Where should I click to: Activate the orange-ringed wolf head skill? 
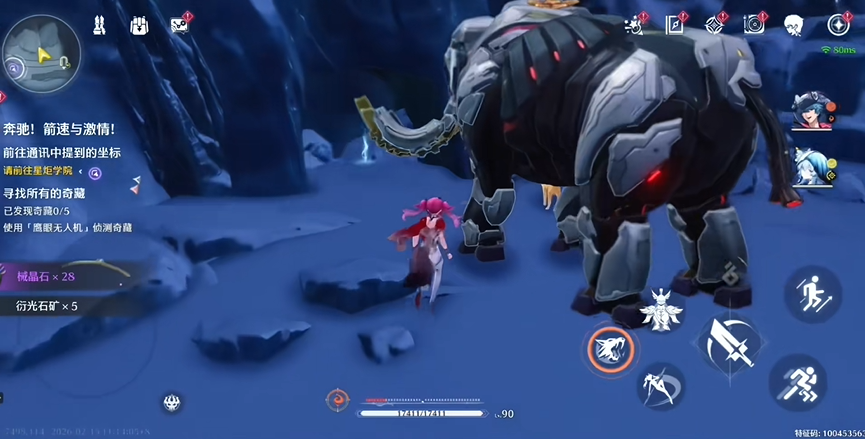coord(609,349)
